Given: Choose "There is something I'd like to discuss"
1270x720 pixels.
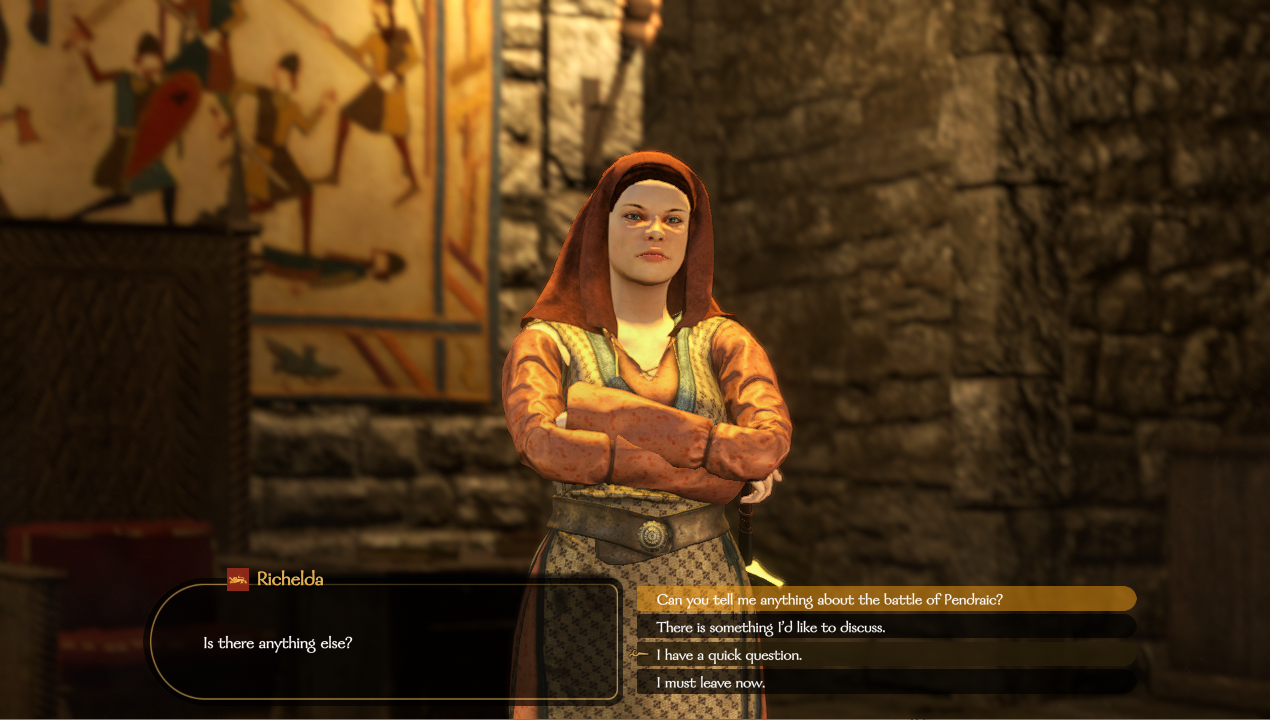Looking at the screenshot, I should pyautogui.click(x=770, y=627).
